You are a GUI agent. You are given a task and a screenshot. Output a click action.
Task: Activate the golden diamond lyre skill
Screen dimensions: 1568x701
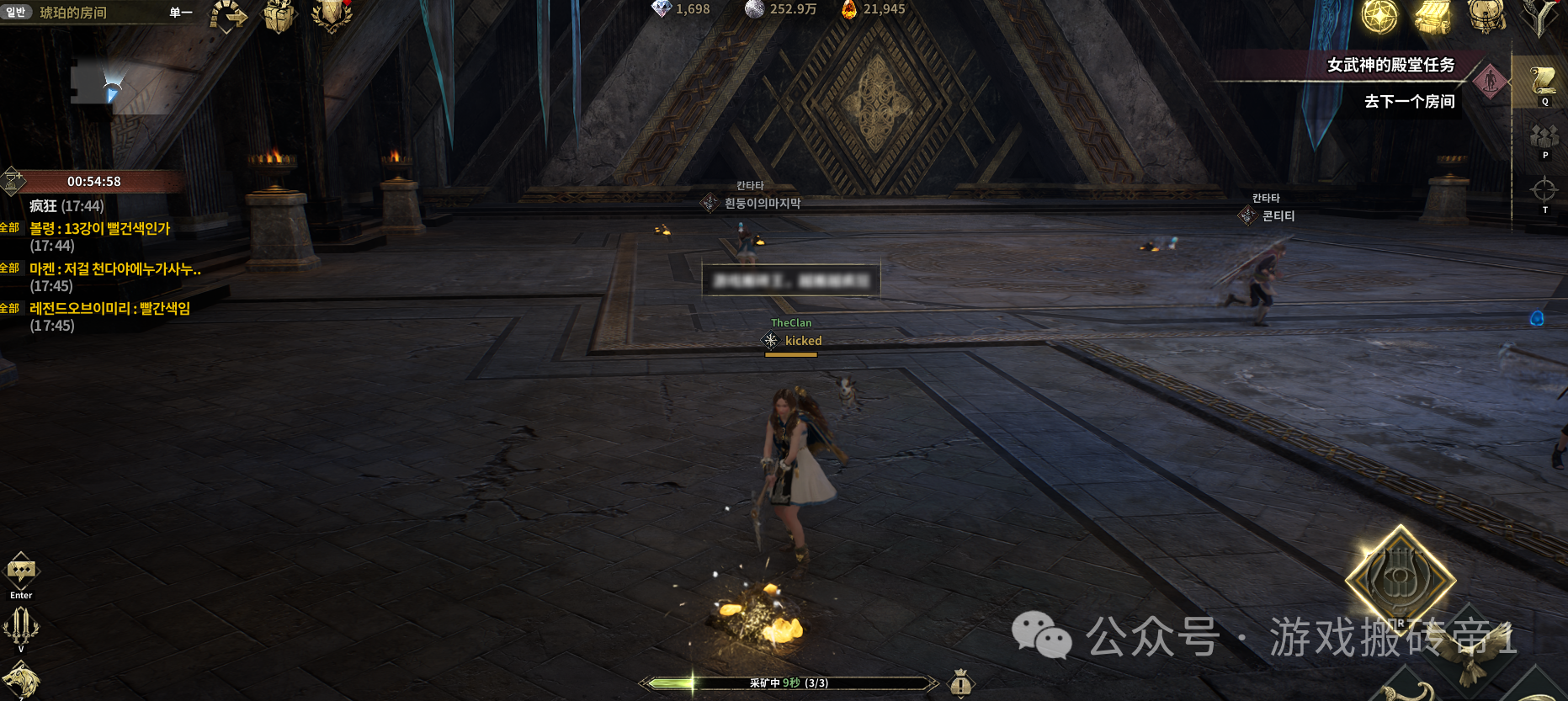point(1400,580)
